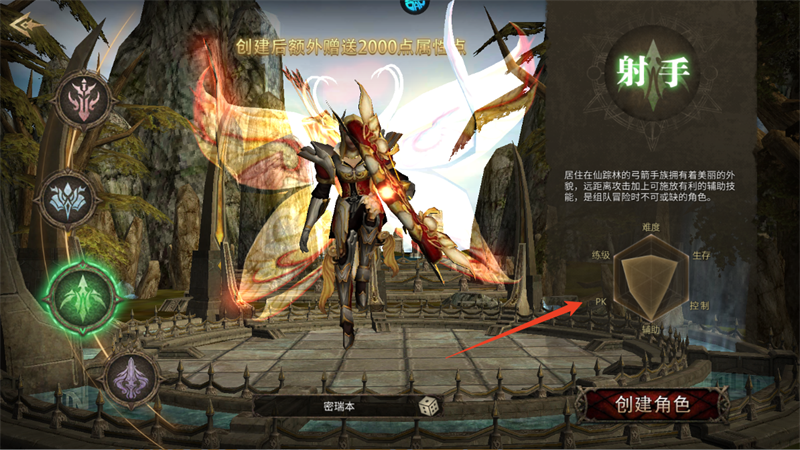Select the character name field 密瑞本
This screenshot has width=800, height=450.
(340, 406)
